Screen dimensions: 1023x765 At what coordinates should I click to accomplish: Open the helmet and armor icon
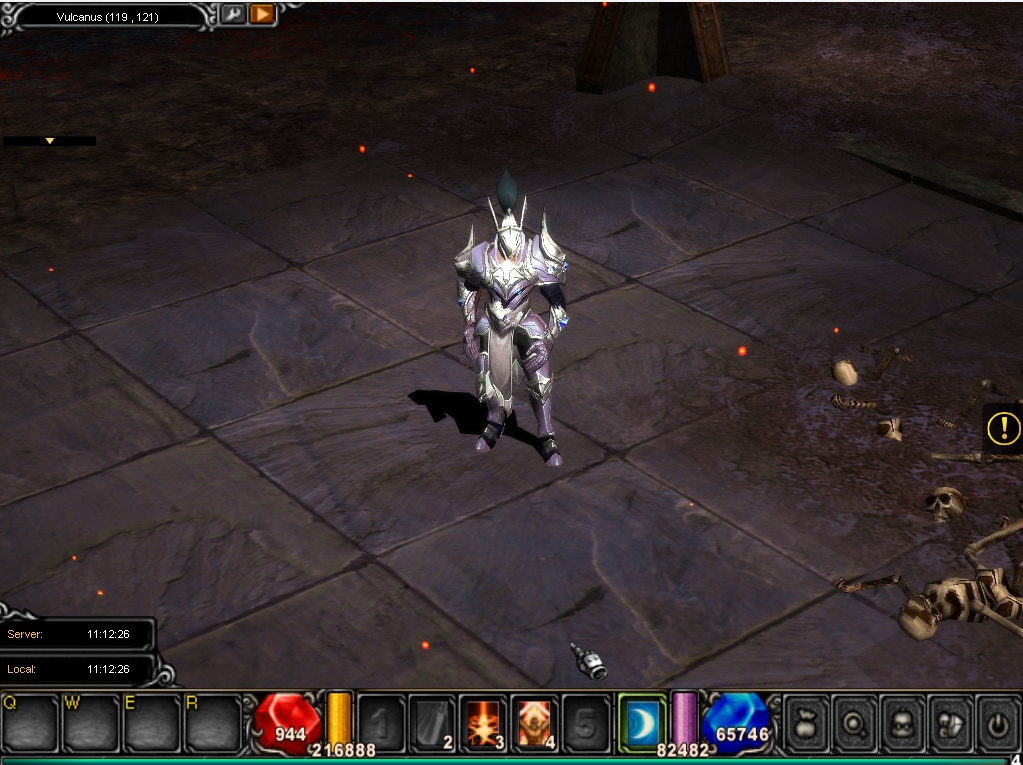pyautogui.click(x=951, y=723)
